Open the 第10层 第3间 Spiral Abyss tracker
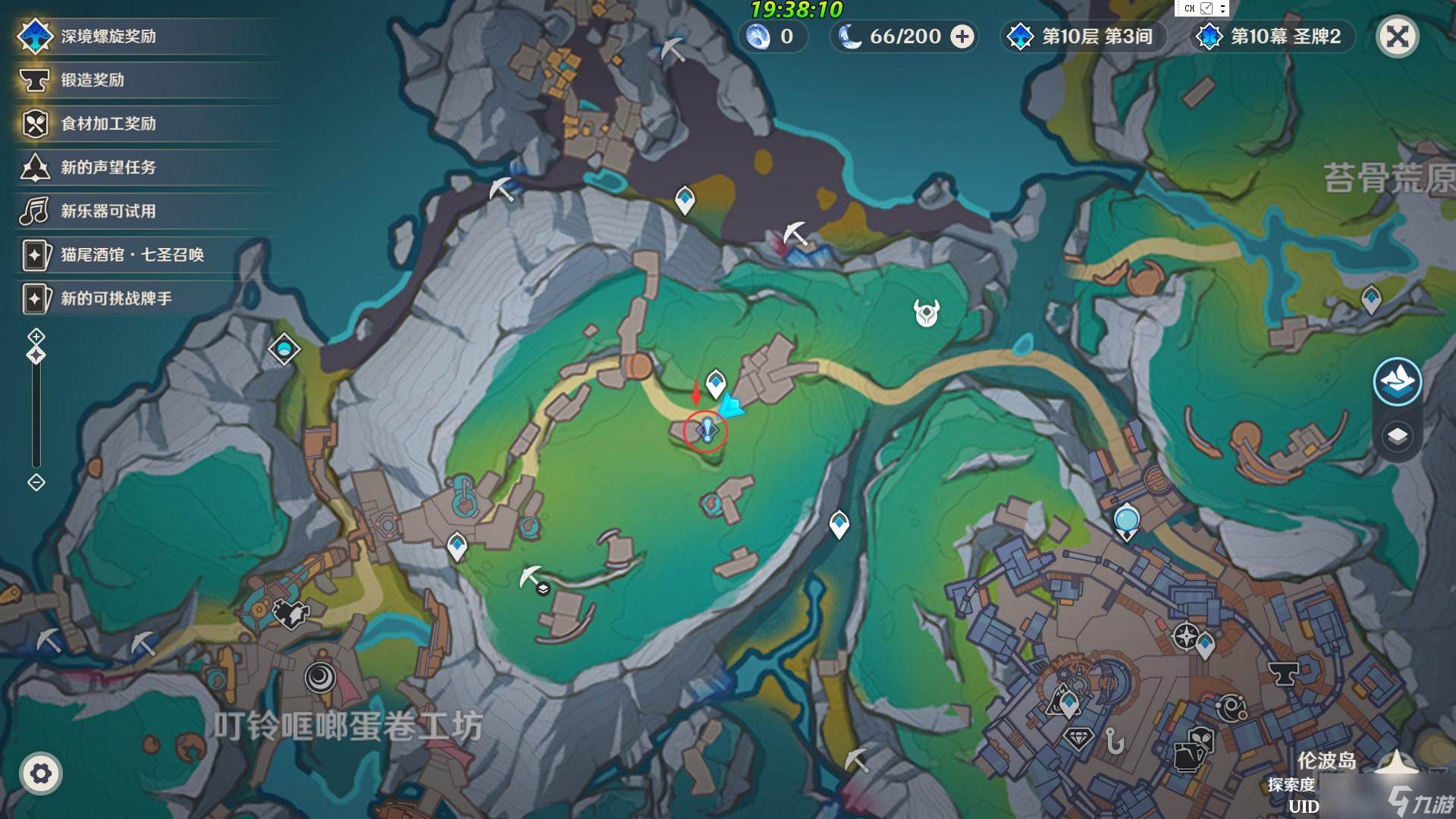 tap(1084, 36)
